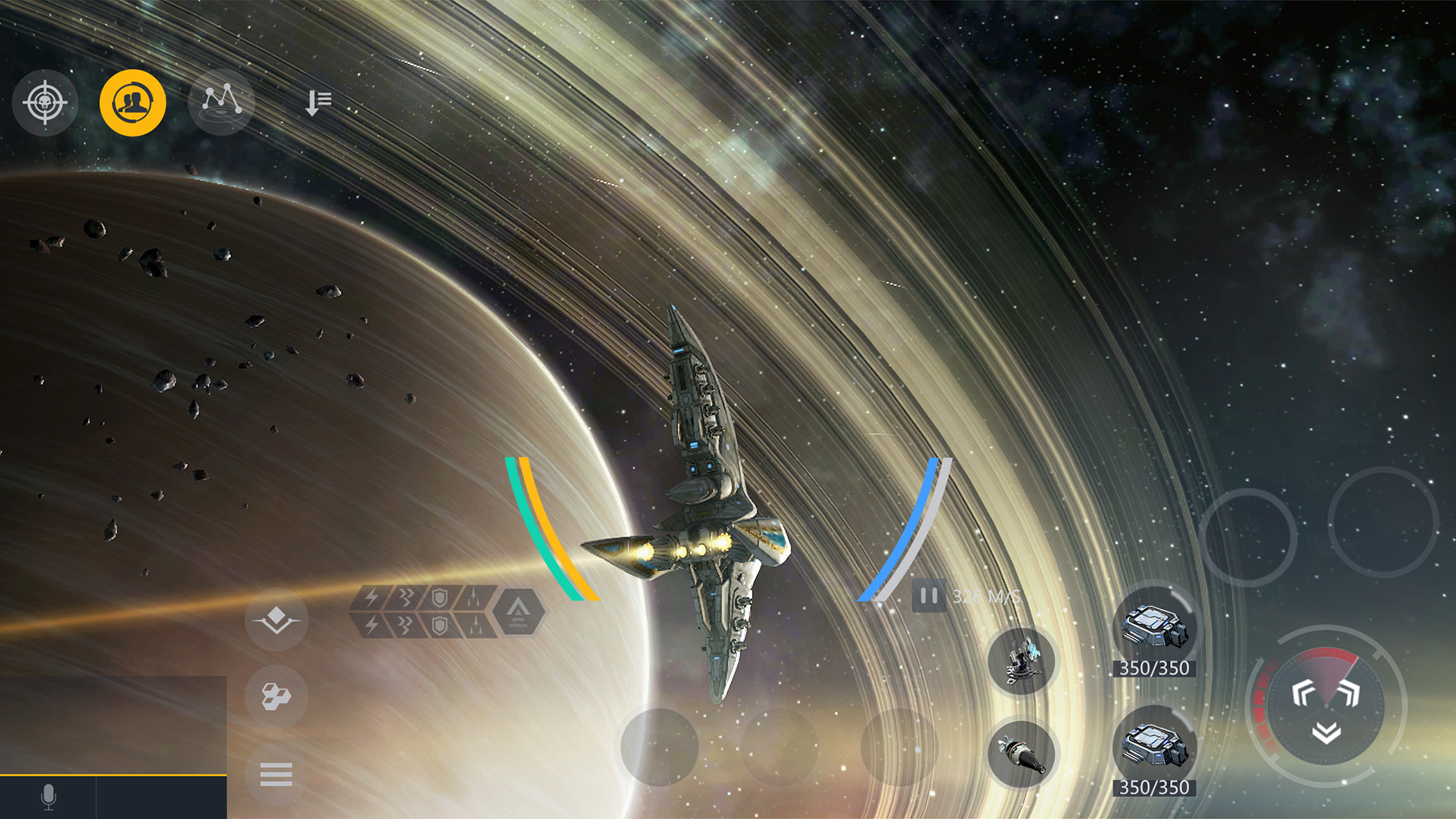This screenshot has width=1456, height=819.
Task: Select the fighter drone buff hexagon
Action: pyautogui.click(x=474, y=597)
